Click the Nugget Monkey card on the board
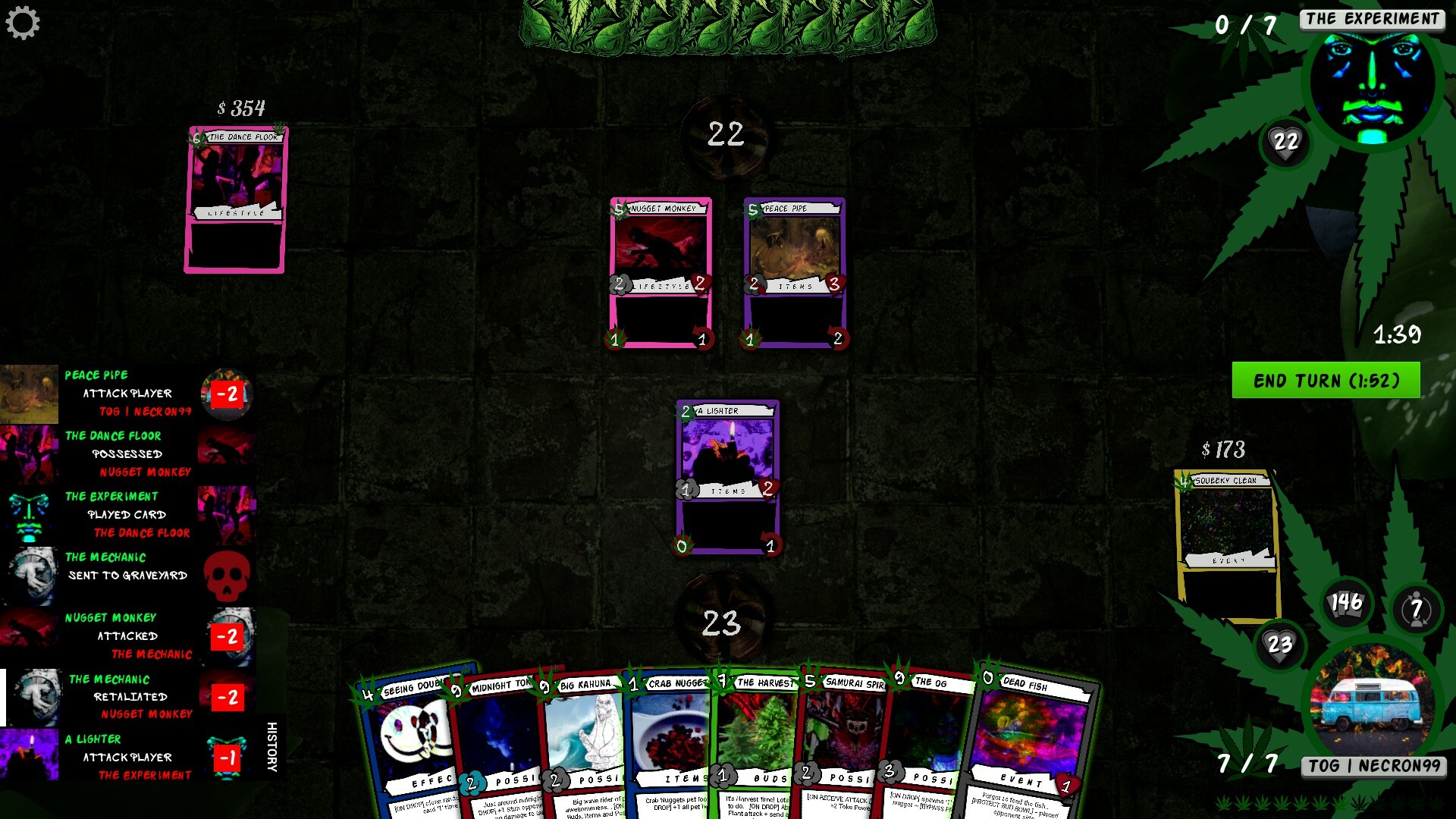This screenshot has height=819, width=1456. coord(660,273)
